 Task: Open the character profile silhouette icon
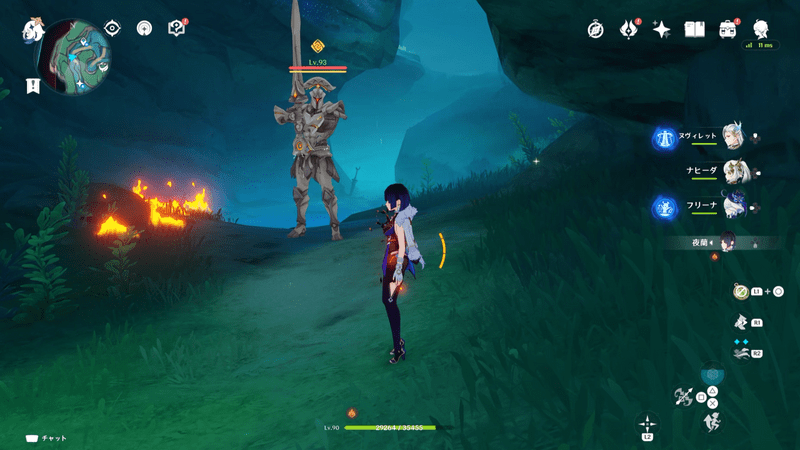coord(761,27)
